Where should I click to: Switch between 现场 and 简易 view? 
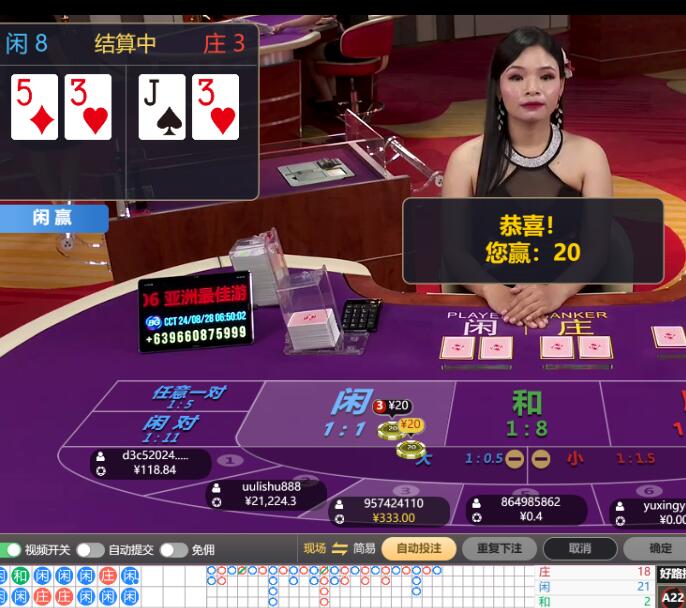339,548
